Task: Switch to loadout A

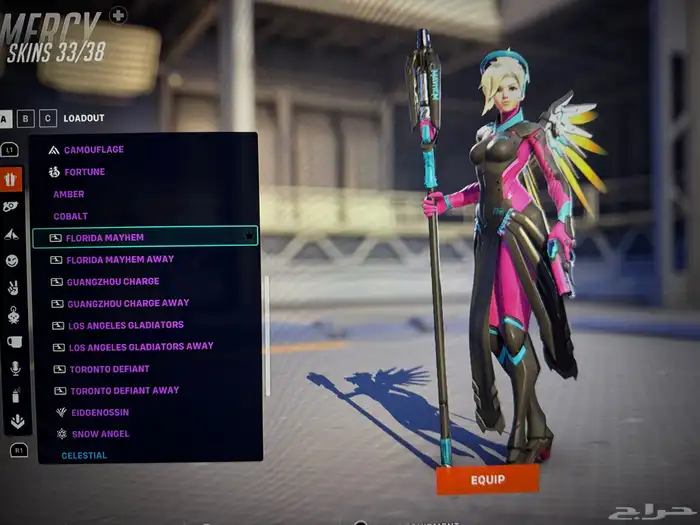Action: click(x=6, y=118)
